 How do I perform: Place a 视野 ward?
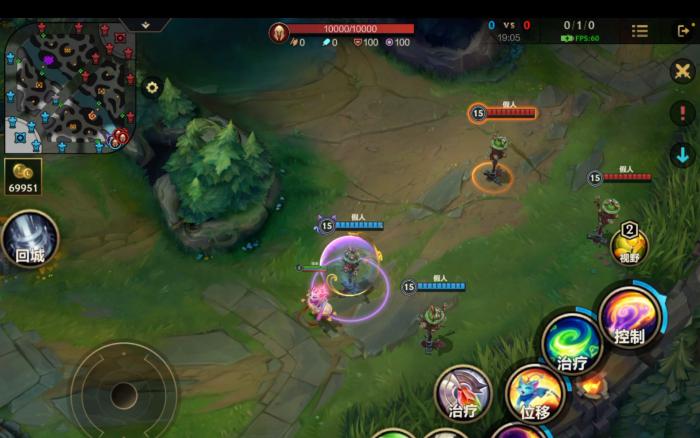629,246
